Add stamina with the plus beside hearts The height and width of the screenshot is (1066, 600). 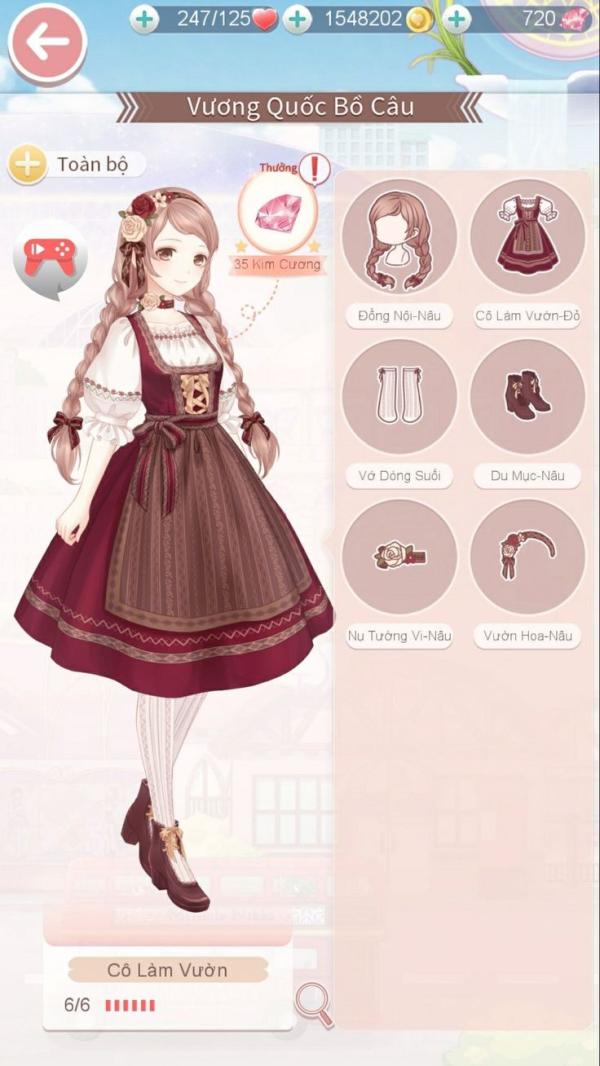[x=144, y=19]
